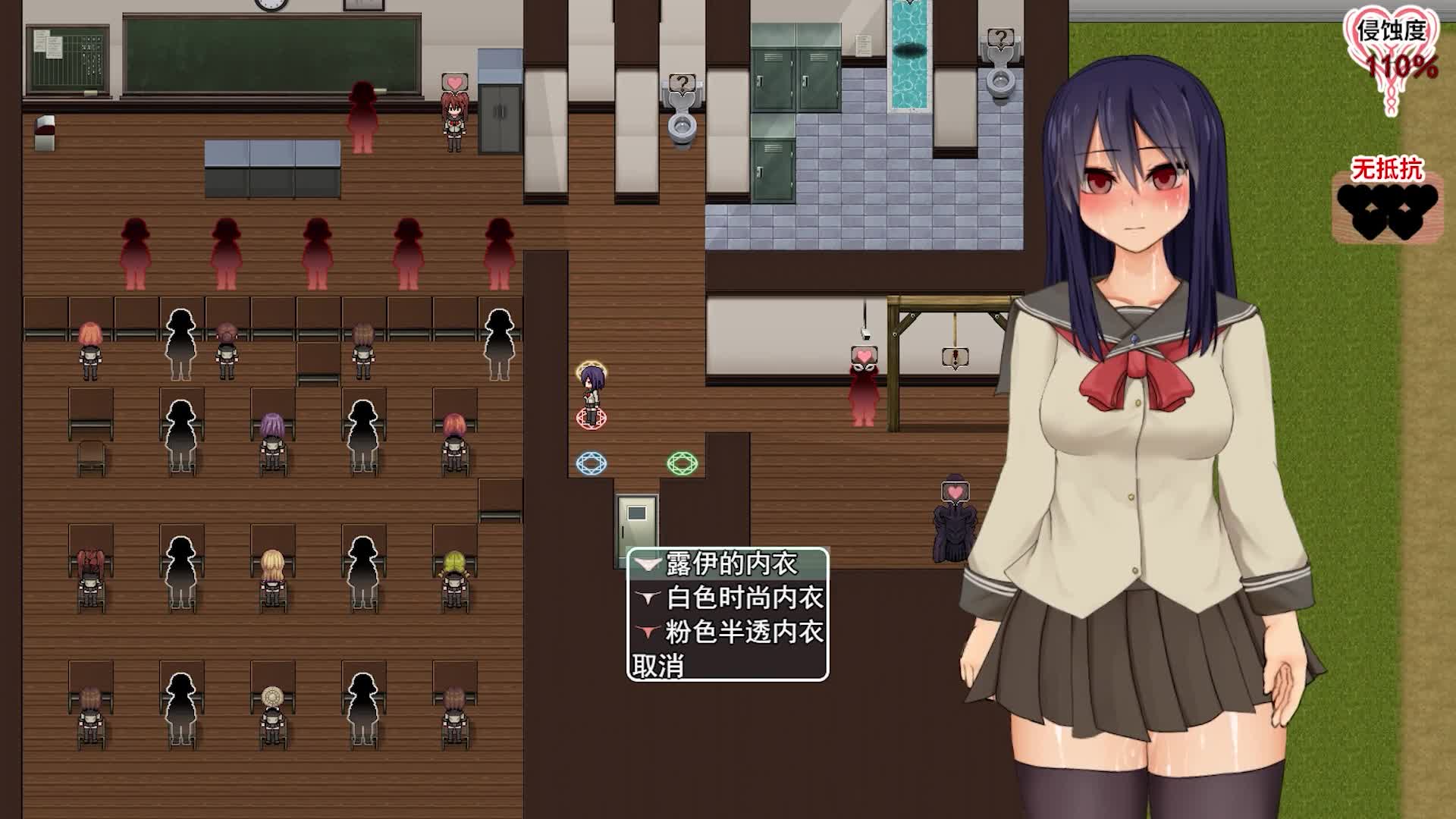This screenshot has width=1456, height=819.
Task: Cancel with the 取消 option
Action: (658, 666)
